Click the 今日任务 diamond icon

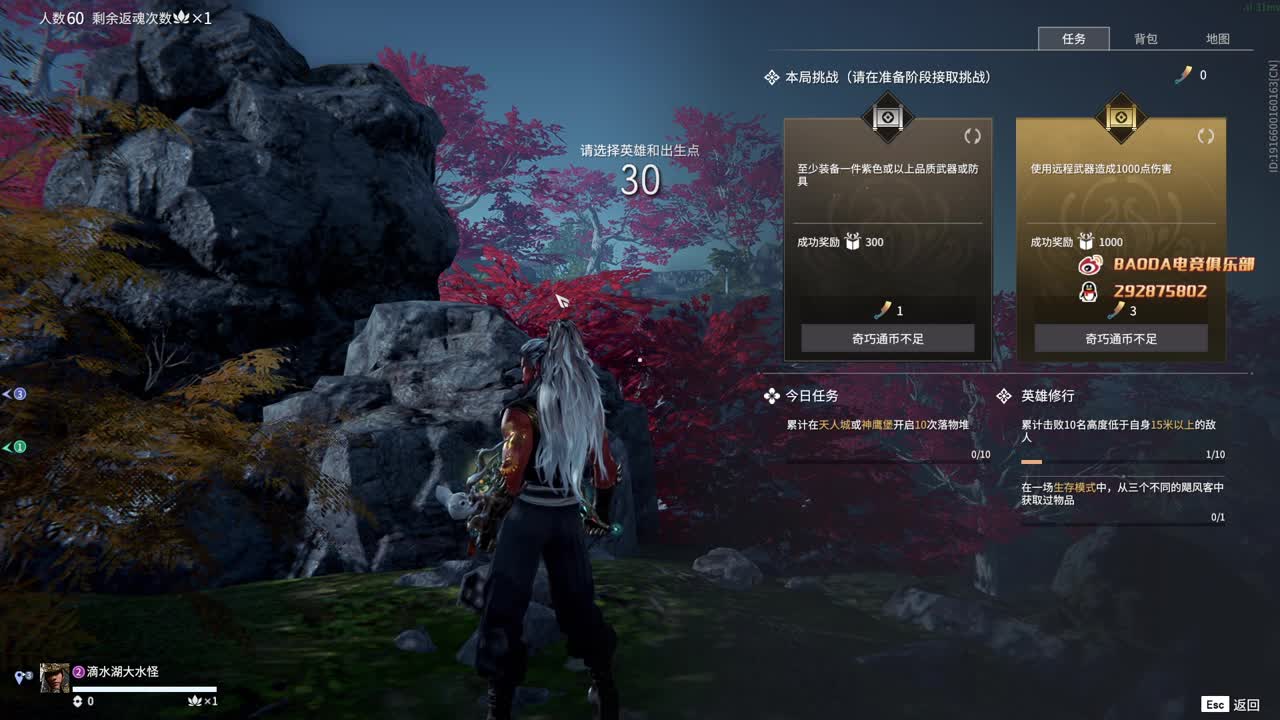(772, 396)
